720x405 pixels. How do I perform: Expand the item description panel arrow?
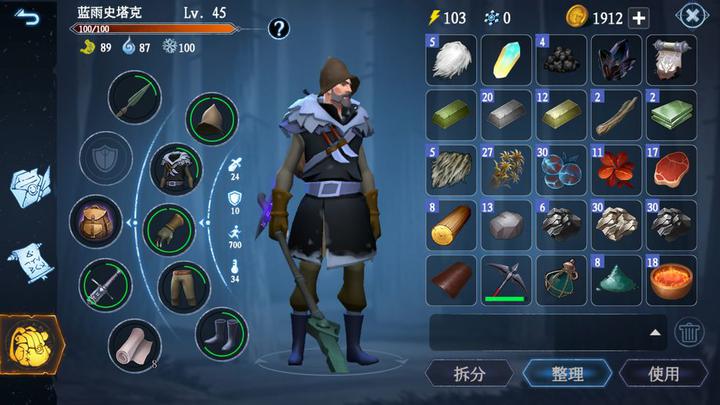655,332
